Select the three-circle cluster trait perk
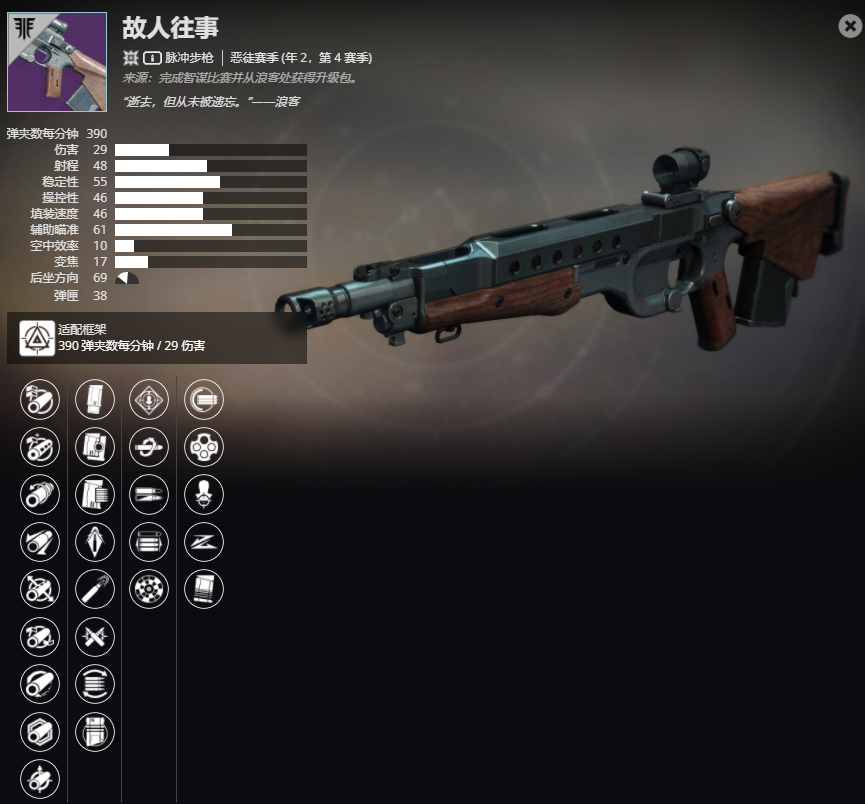Viewport: 865px width, 804px height. 204,447
